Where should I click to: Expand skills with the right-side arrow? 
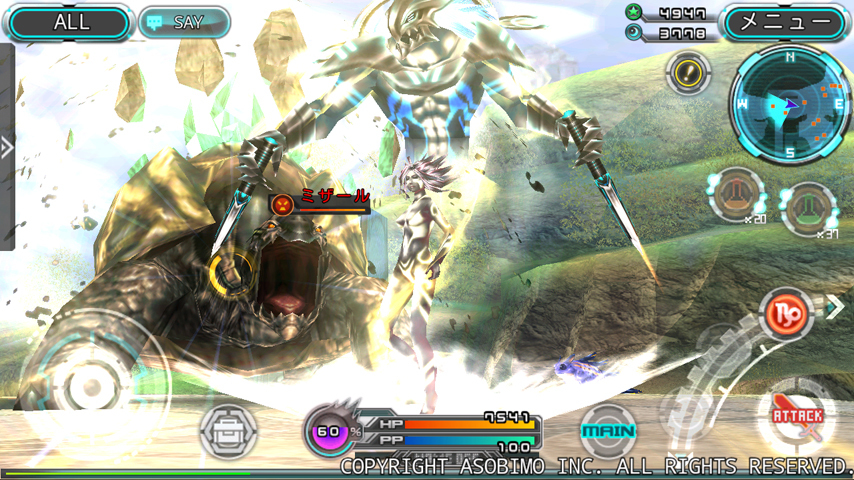click(x=835, y=308)
